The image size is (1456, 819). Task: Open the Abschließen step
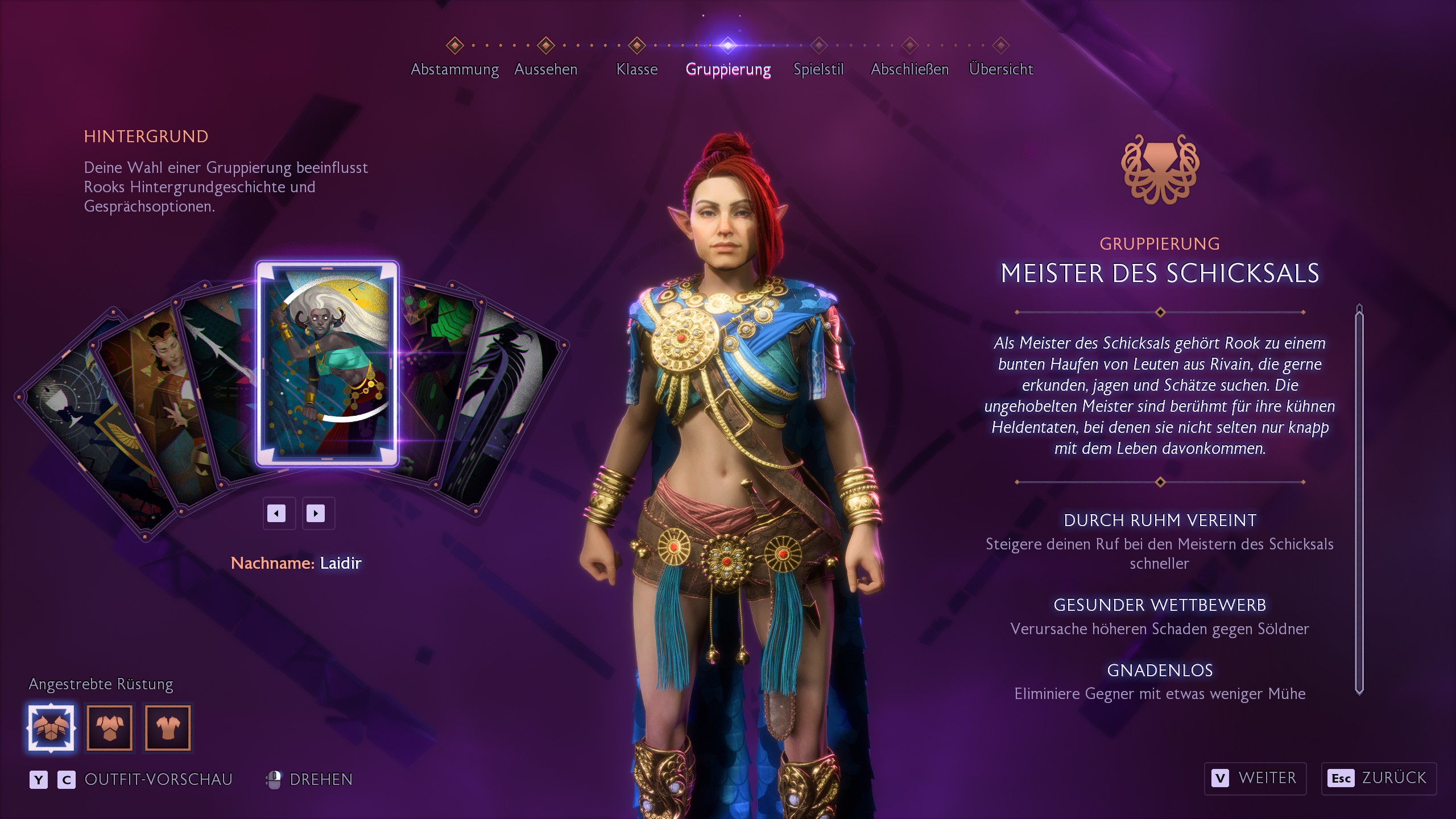pyautogui.click(x=909, y=69)
